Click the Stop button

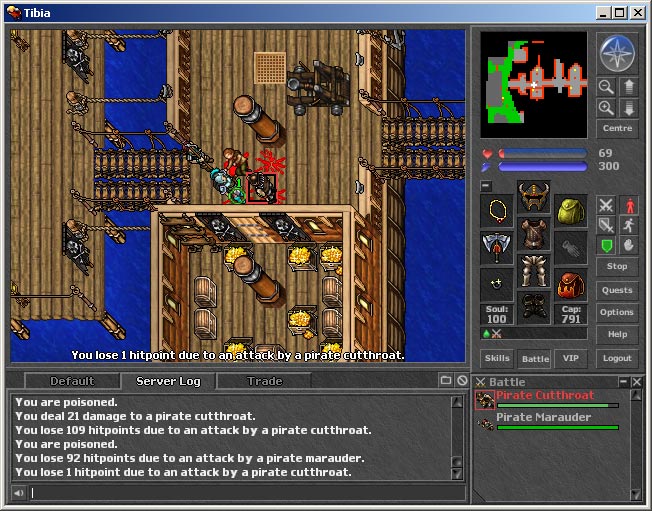coord(617,266)
